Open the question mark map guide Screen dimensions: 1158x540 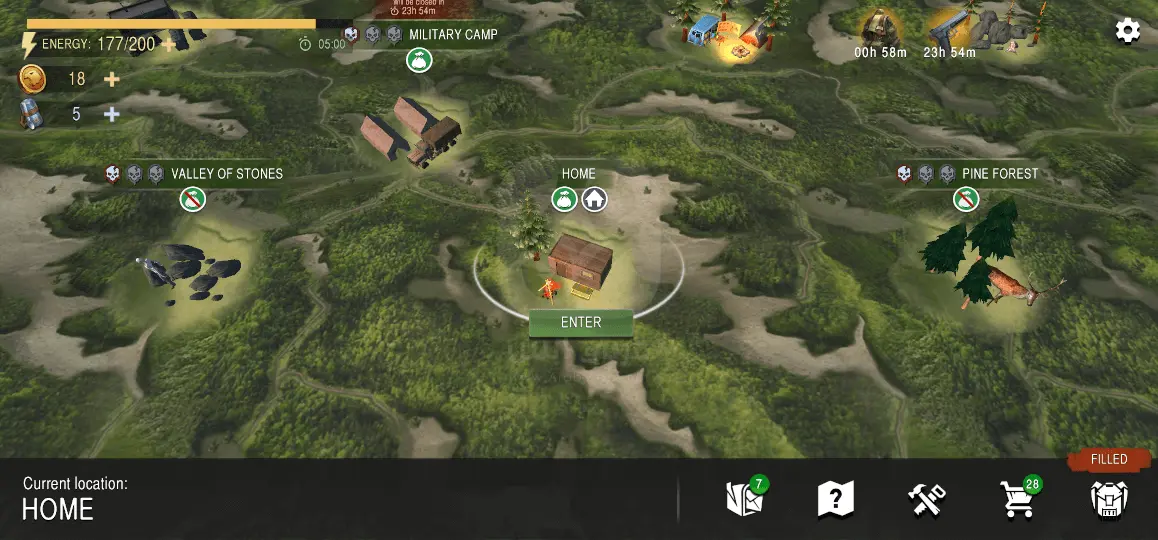(835, 498)
